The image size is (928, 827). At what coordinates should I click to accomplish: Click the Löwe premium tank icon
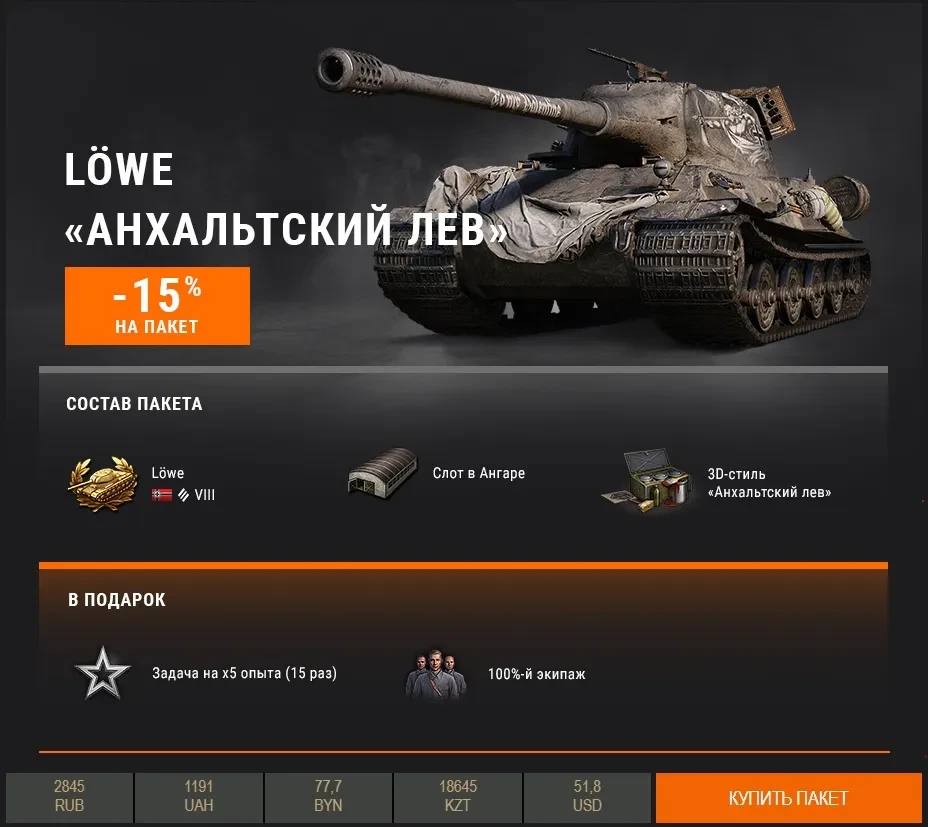[102, 484]
